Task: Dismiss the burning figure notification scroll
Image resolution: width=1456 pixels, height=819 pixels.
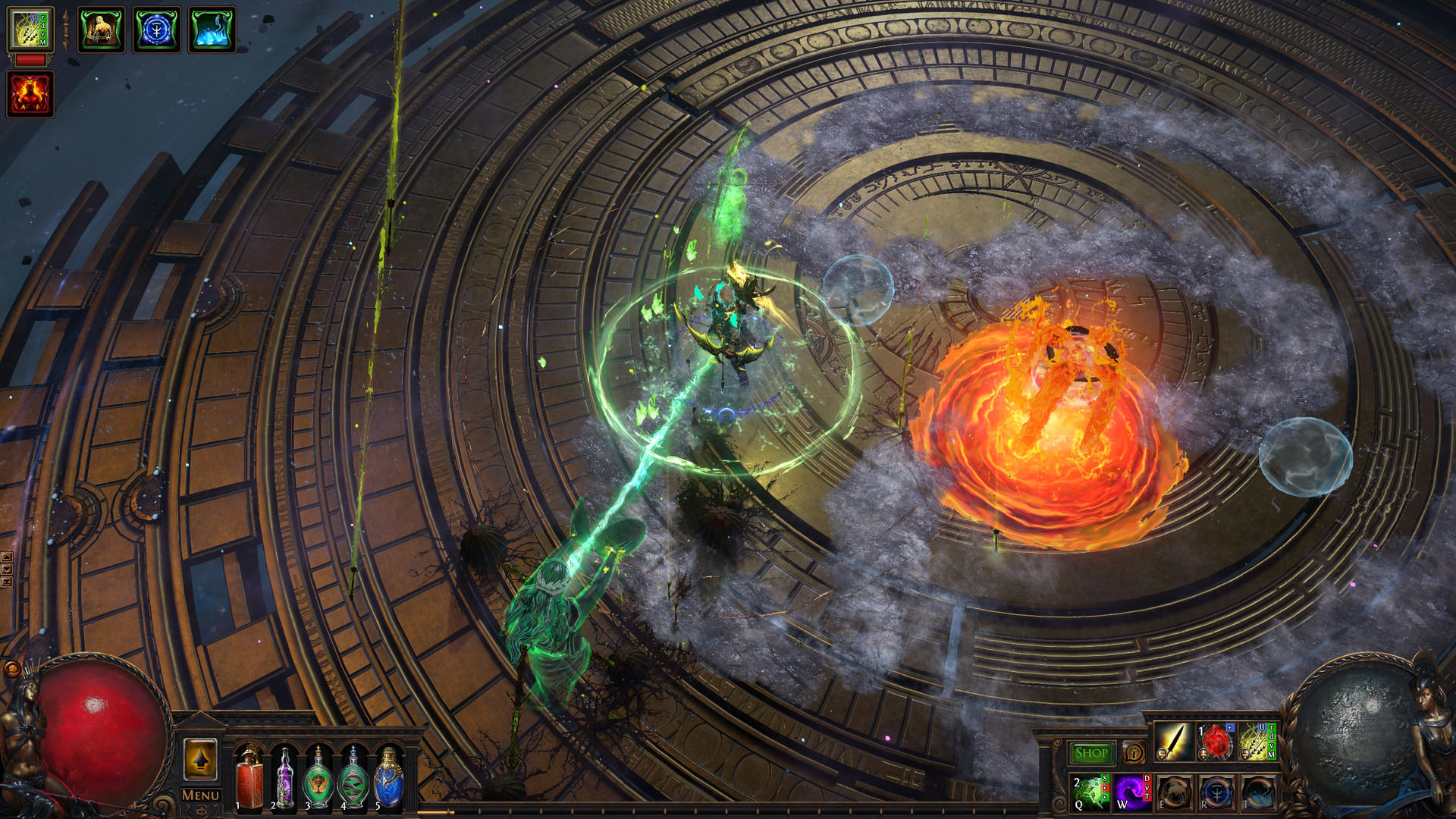Action: click(101, 29)
